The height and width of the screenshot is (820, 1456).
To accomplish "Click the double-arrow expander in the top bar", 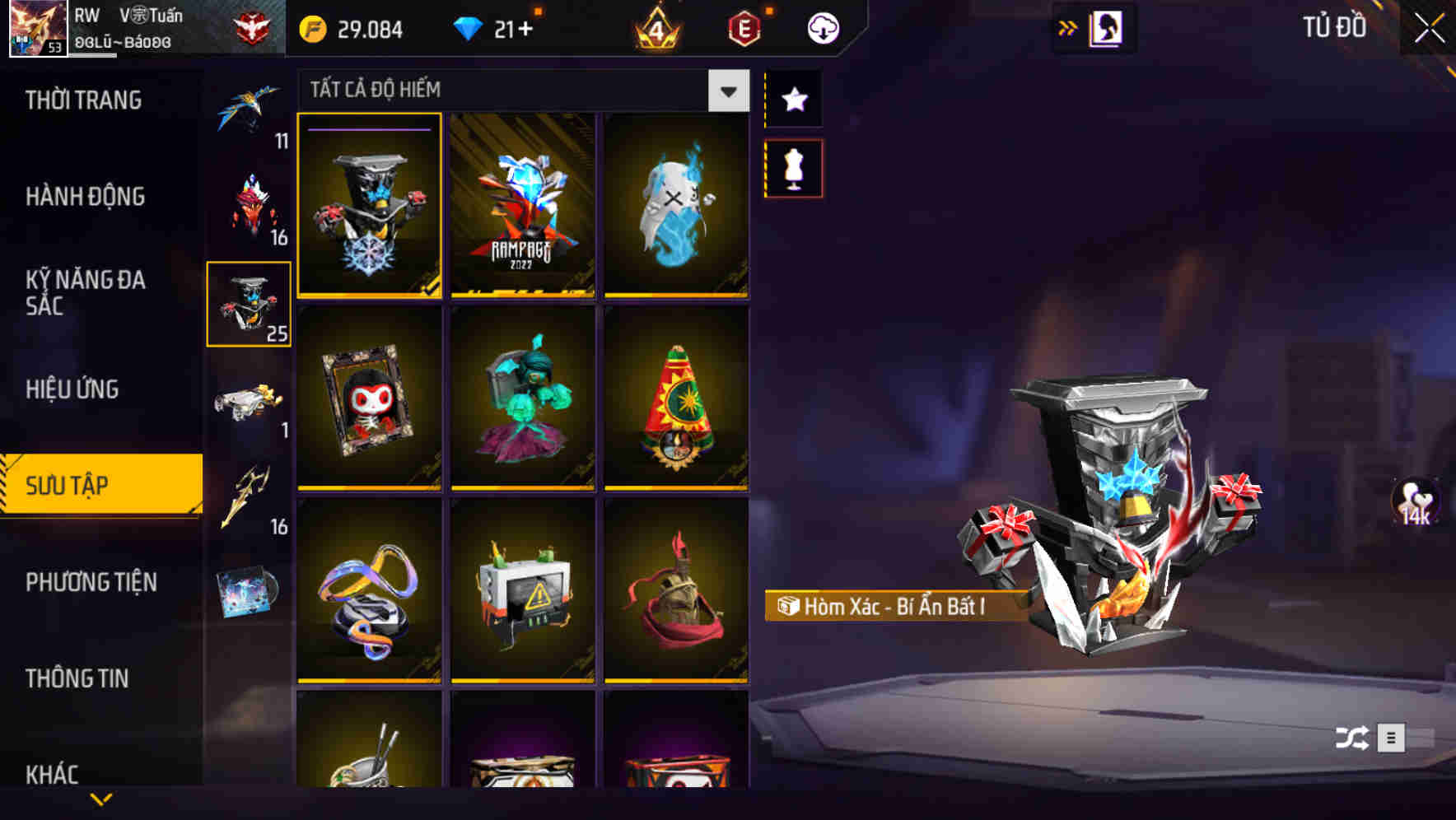I will tap(1068, 27).
